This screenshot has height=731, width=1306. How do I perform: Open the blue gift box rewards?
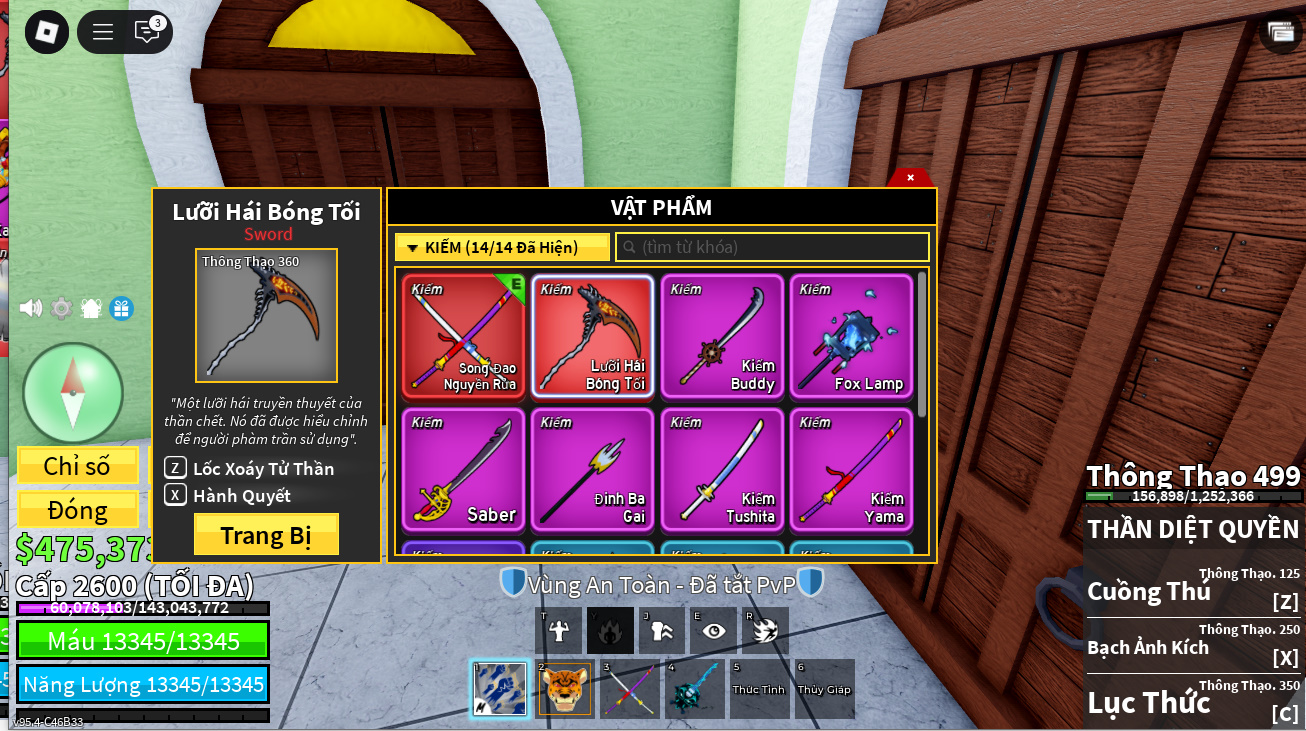[x=121, y=308]
